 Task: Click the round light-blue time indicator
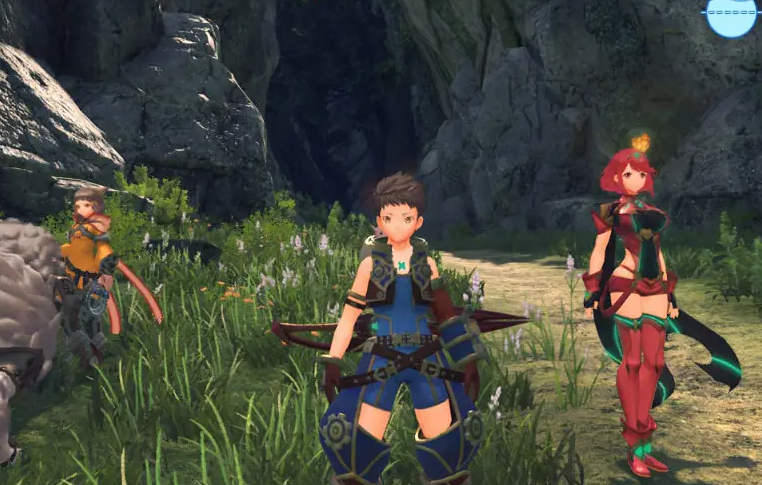731,15
